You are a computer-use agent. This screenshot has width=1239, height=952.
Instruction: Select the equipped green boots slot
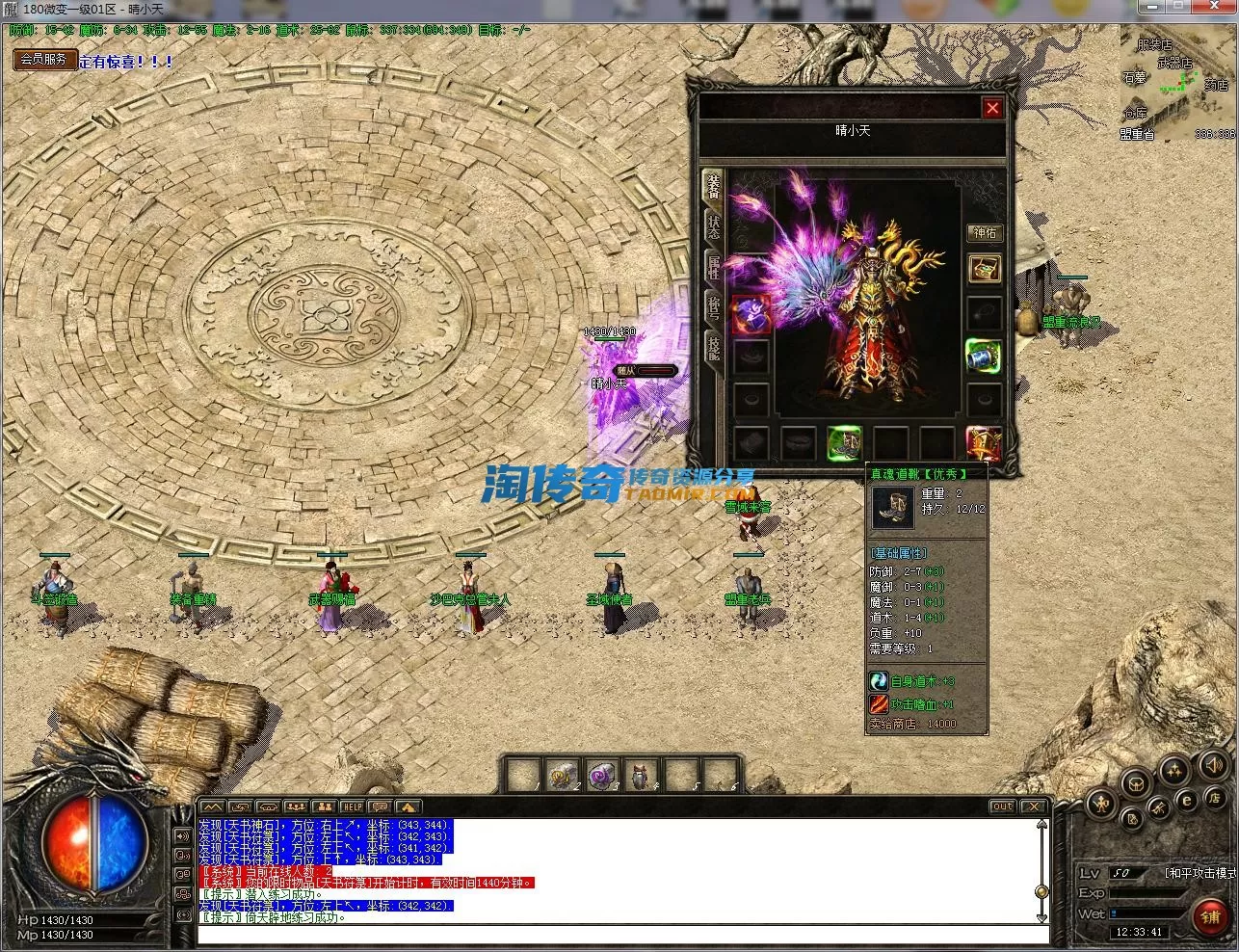coord(844,443)
